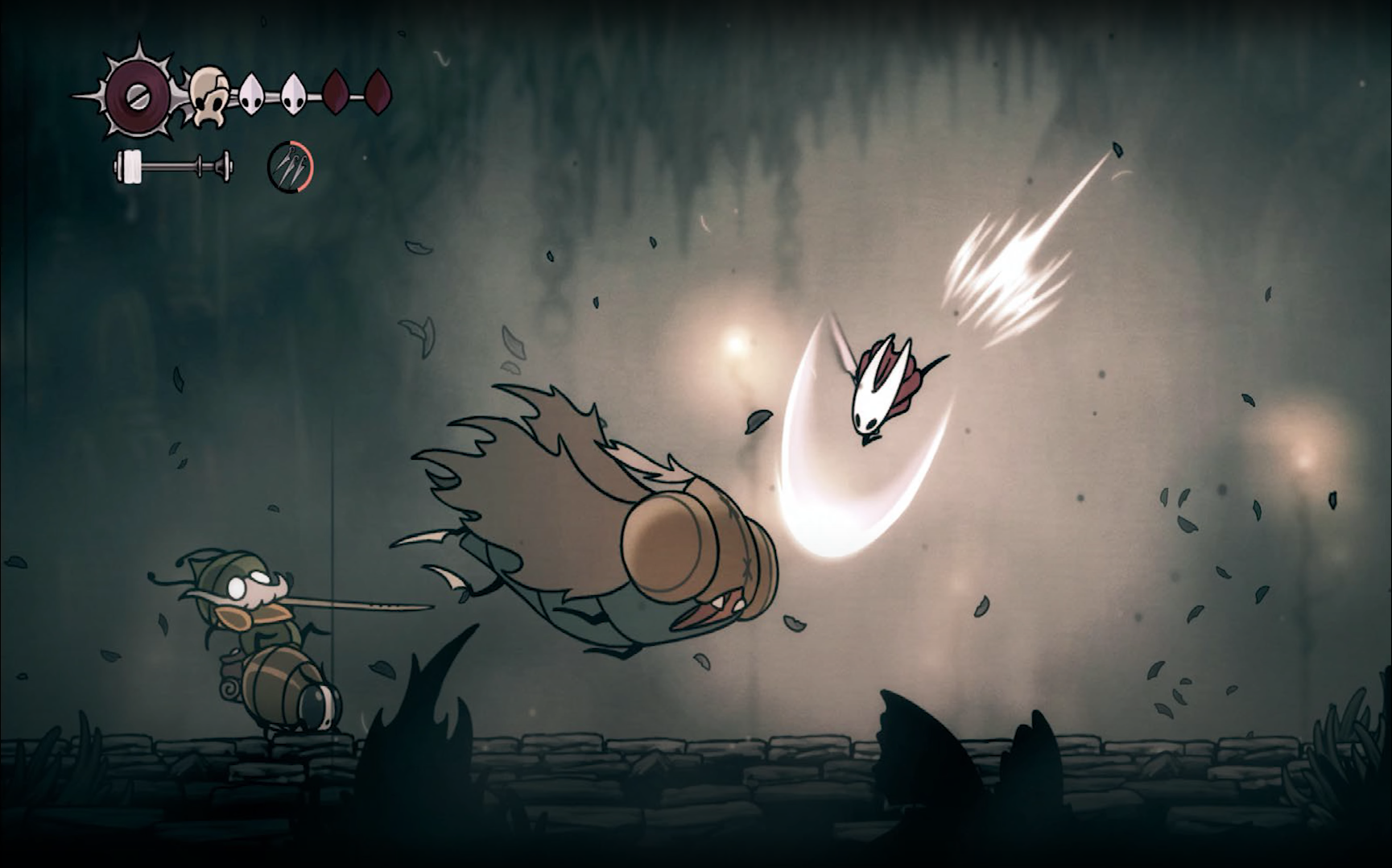Select the throwing pins tool icon

290,167
